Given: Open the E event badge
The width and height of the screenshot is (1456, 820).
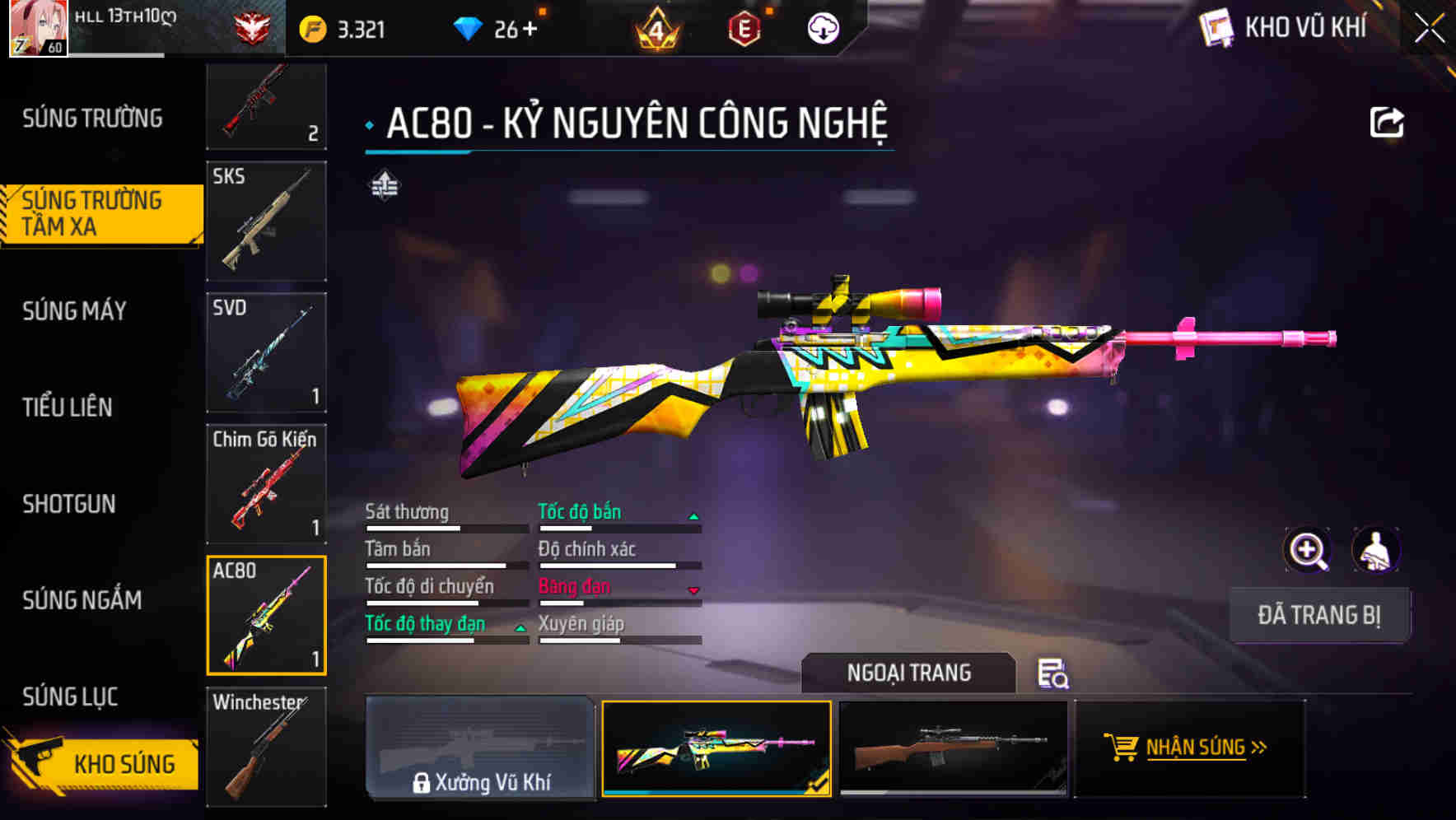Looking at the screenshot, I should point(745,27).
